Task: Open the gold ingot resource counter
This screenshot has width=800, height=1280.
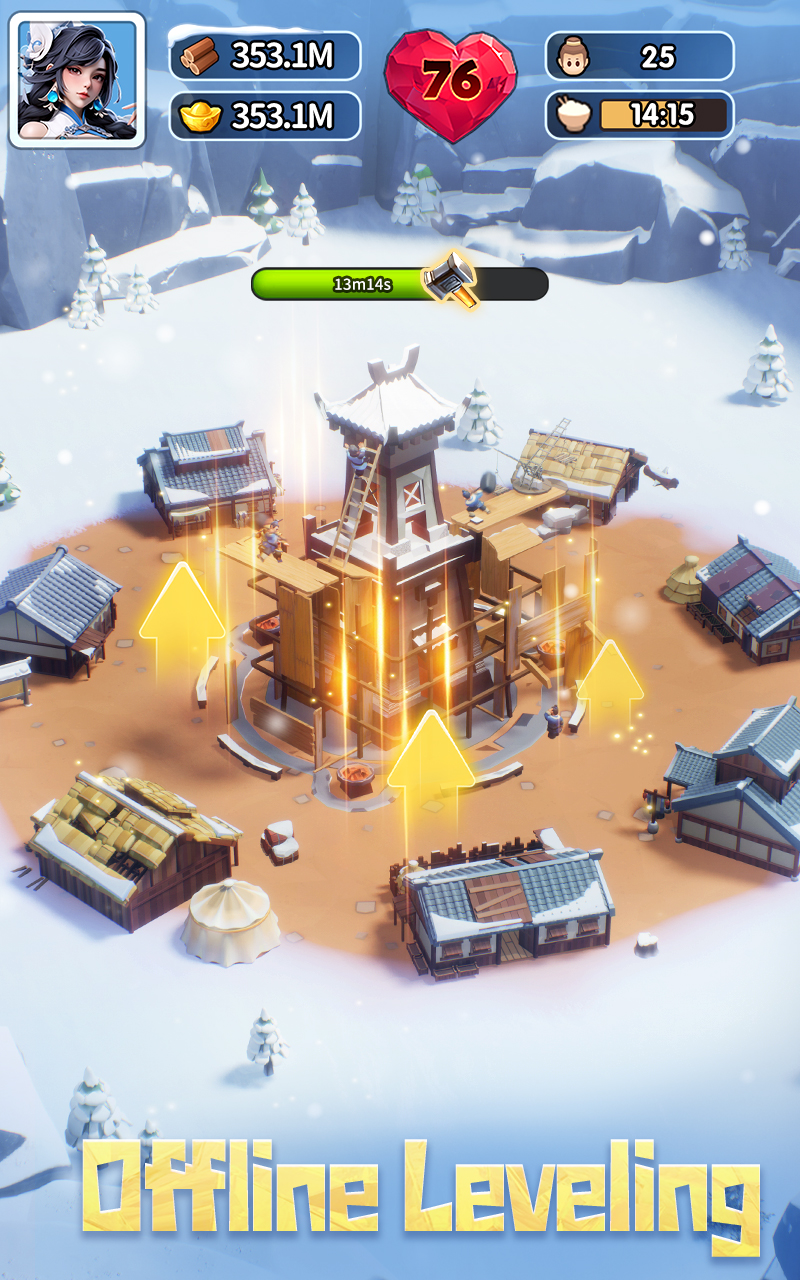Action: click(x=264, y=116)
